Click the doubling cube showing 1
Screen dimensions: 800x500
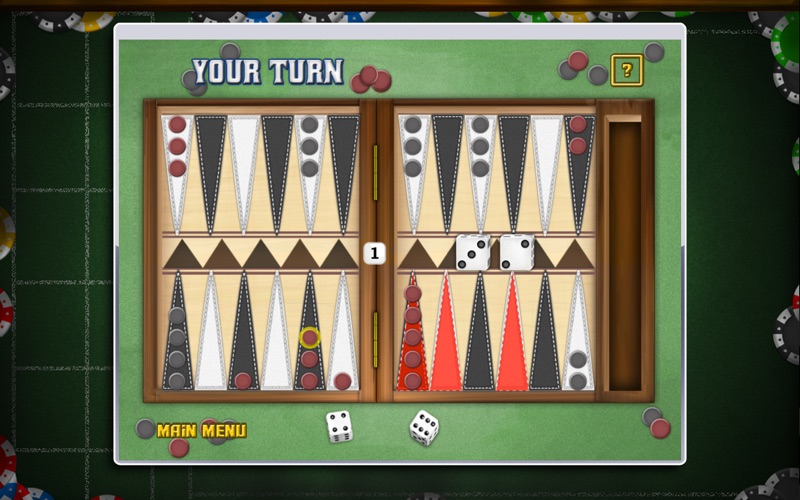point(374,253)
